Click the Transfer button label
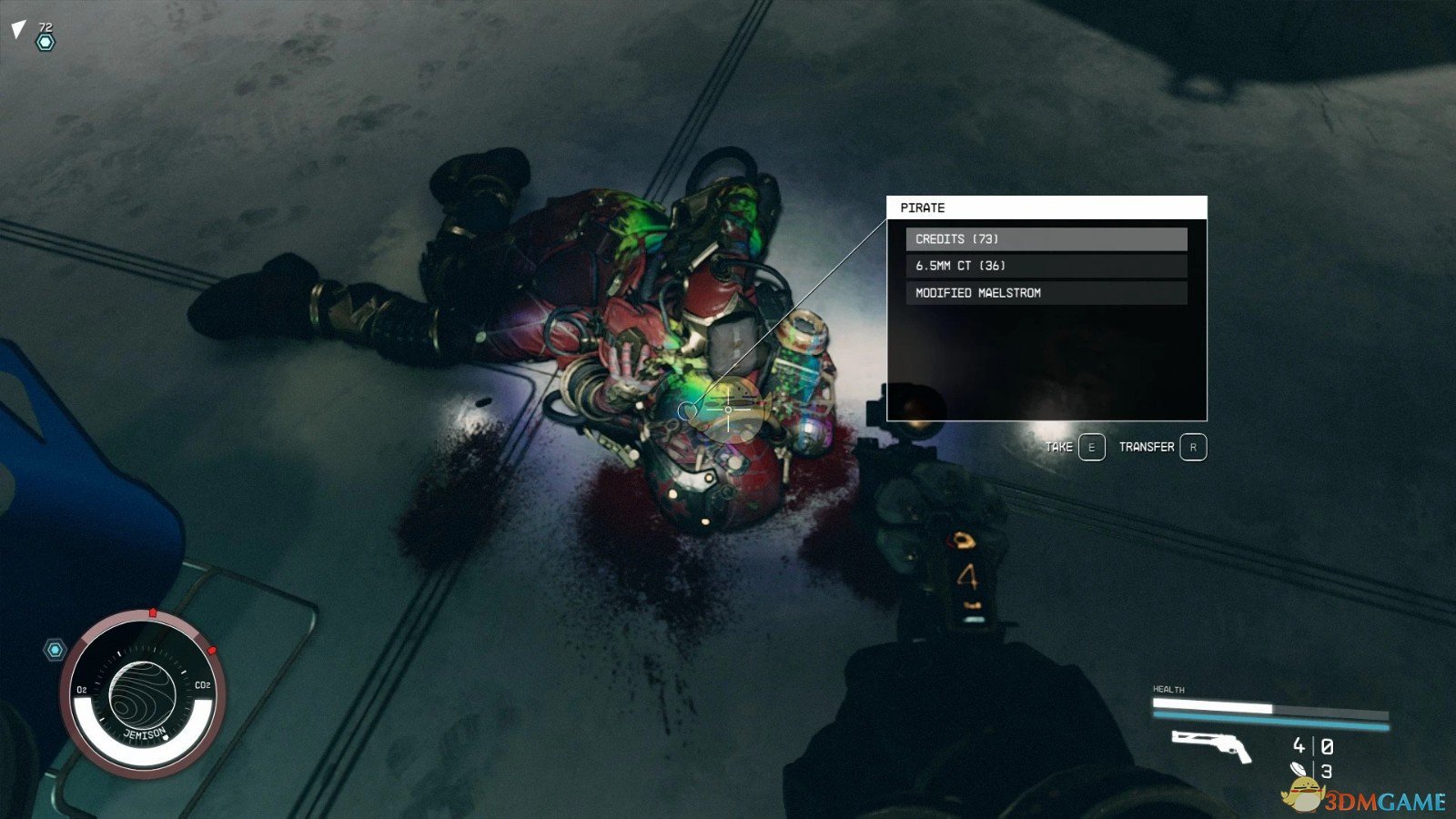1456x819 pixels. click(x=1147, y=447)
